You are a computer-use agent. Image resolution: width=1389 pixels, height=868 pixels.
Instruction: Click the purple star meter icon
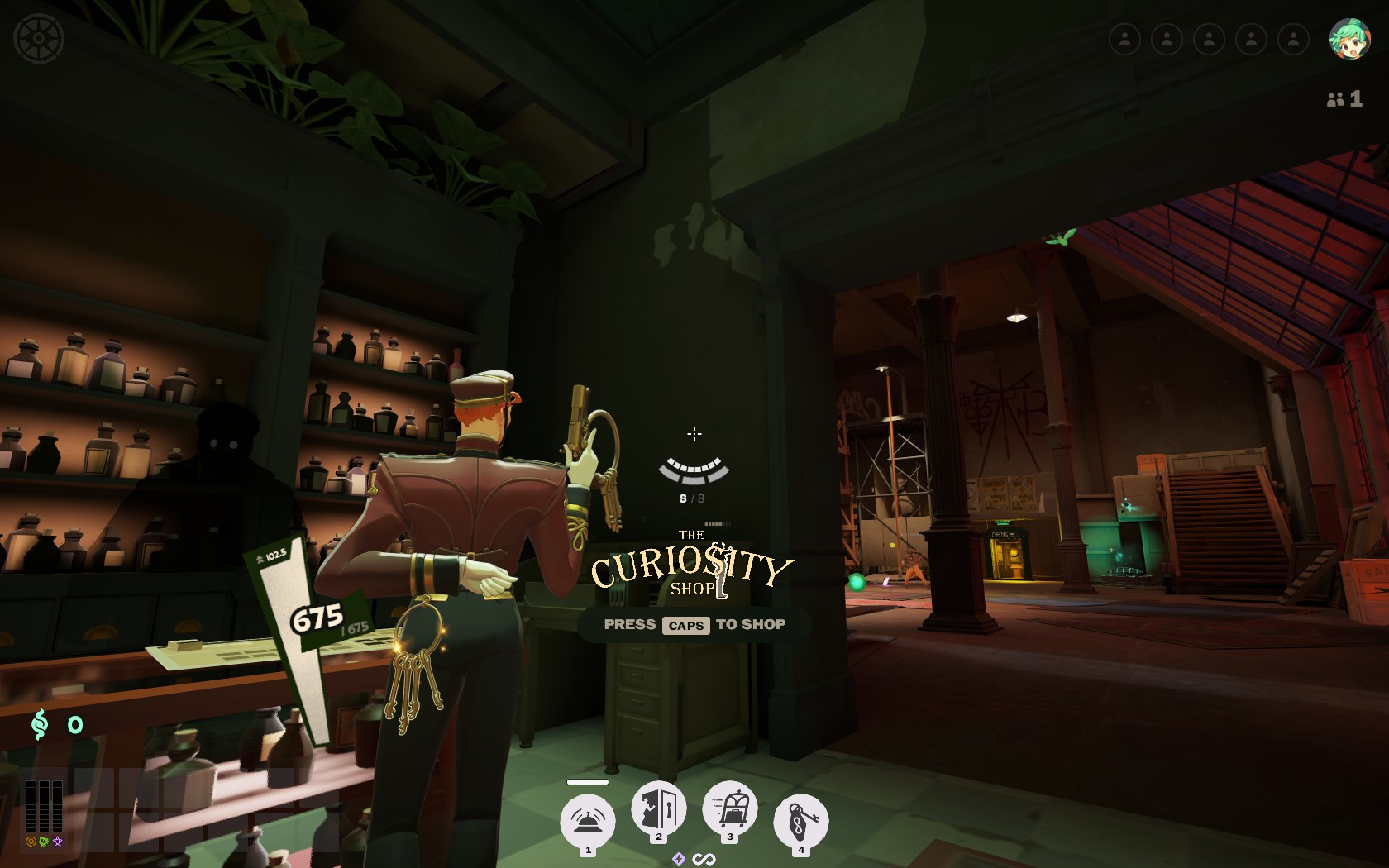click(56, 841)
